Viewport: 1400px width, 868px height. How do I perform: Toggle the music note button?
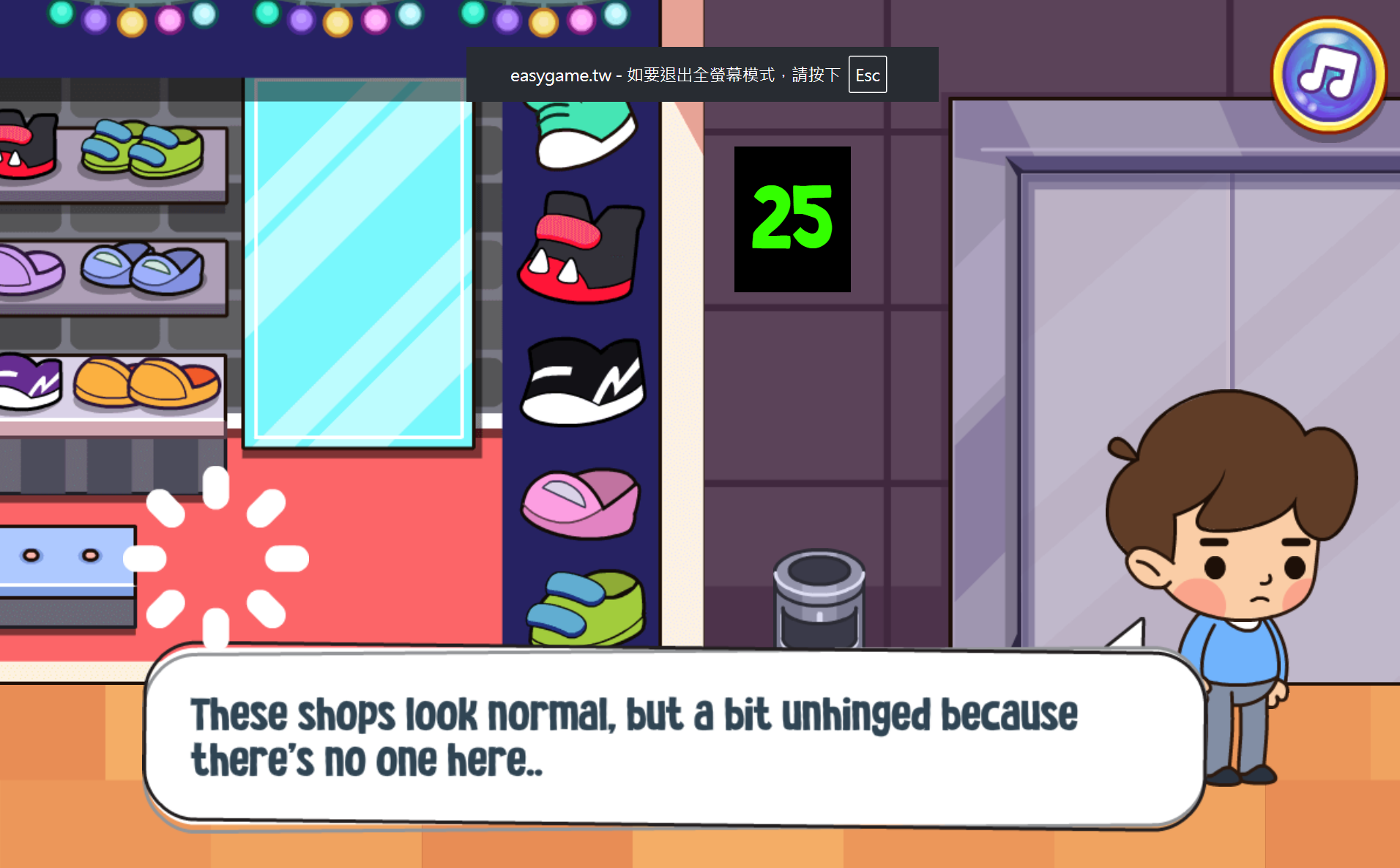click(x=1328, y=75)
